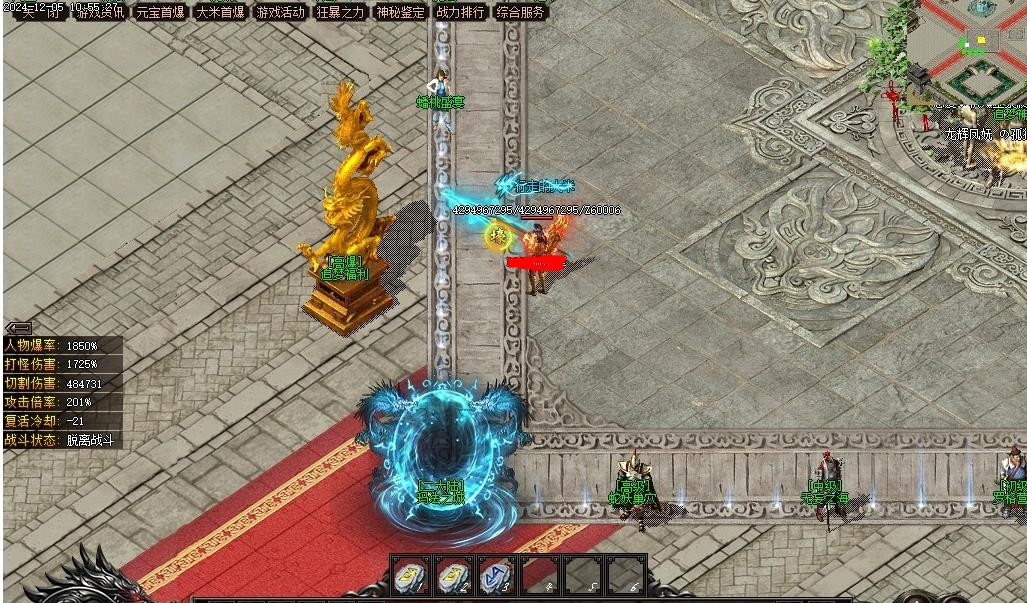Open the 综合服务 general services menu
The image size is (1027, 603).
(x=521, y=12)
